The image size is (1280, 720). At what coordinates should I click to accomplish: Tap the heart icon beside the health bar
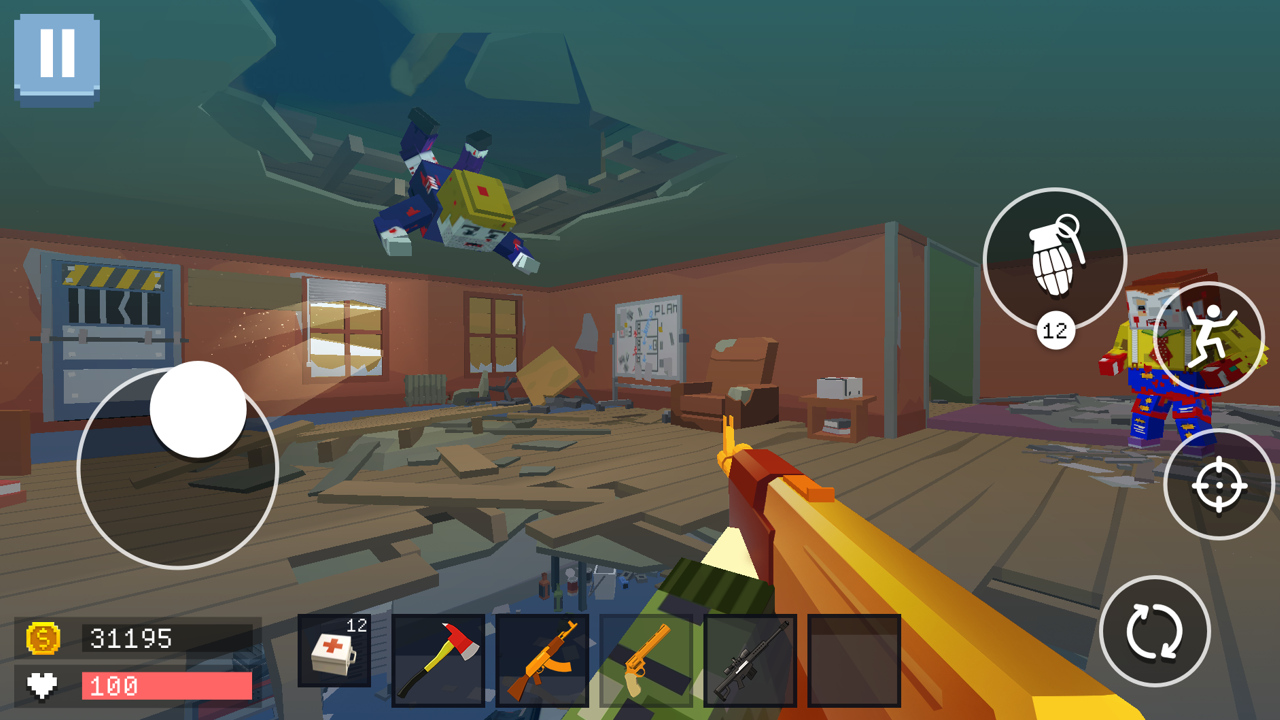[x=40, y=685]
